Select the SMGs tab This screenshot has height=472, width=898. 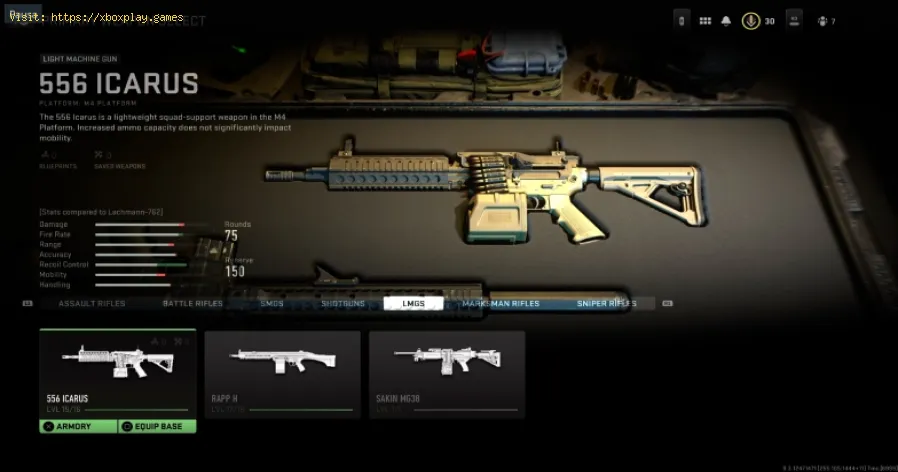click(271, 303)
